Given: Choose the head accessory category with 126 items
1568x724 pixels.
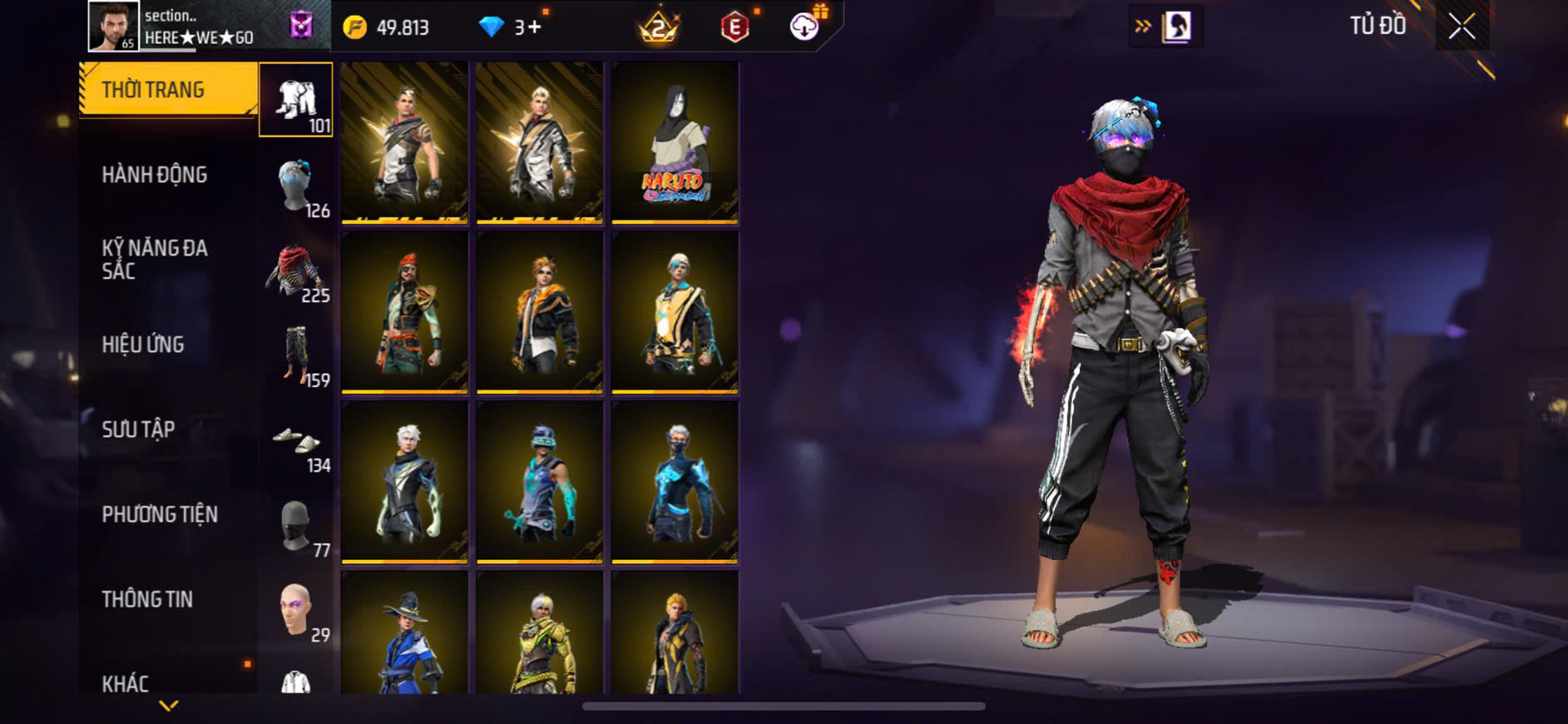Looking at the screenshot, I should (296, 185).
